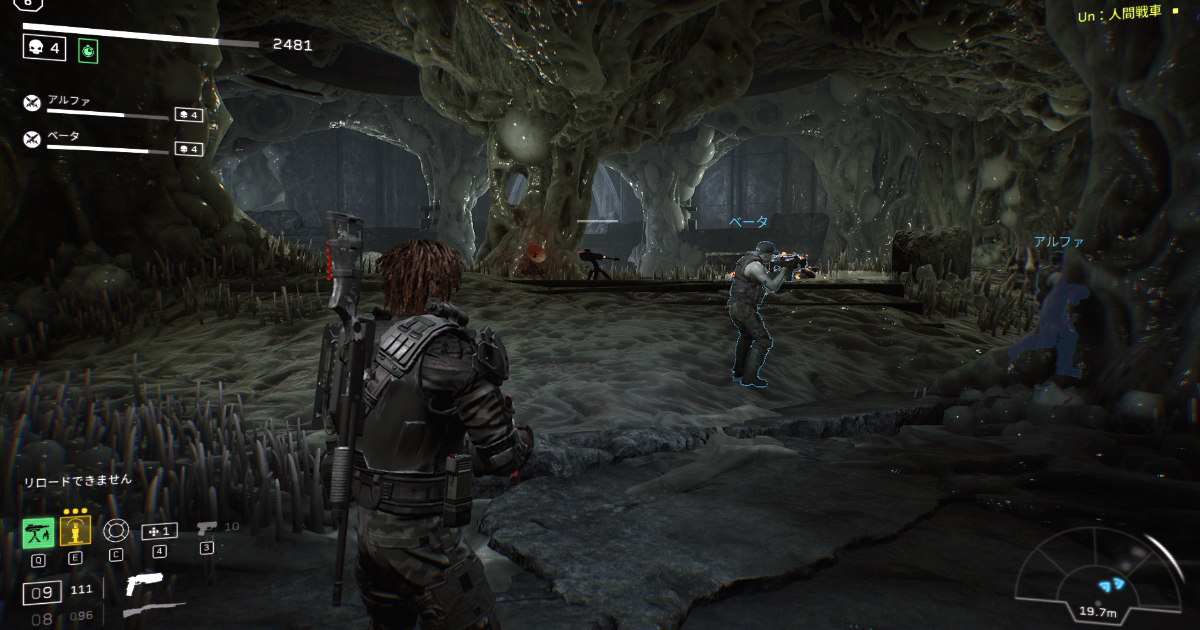Use the first-aid kit slot
1200x630 pixels.
click(160, 531)
